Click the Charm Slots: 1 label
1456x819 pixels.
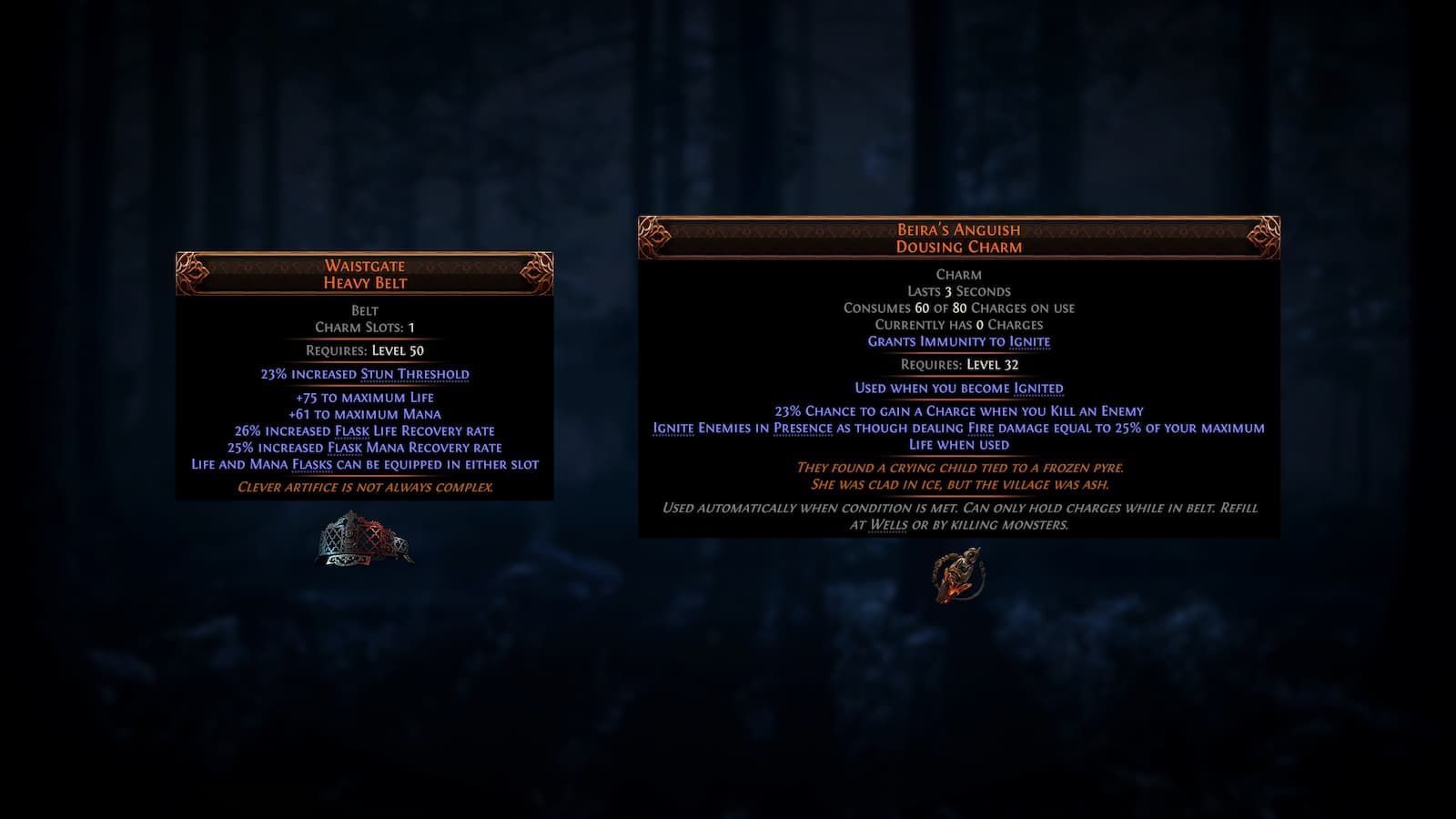tap(363, 326)
